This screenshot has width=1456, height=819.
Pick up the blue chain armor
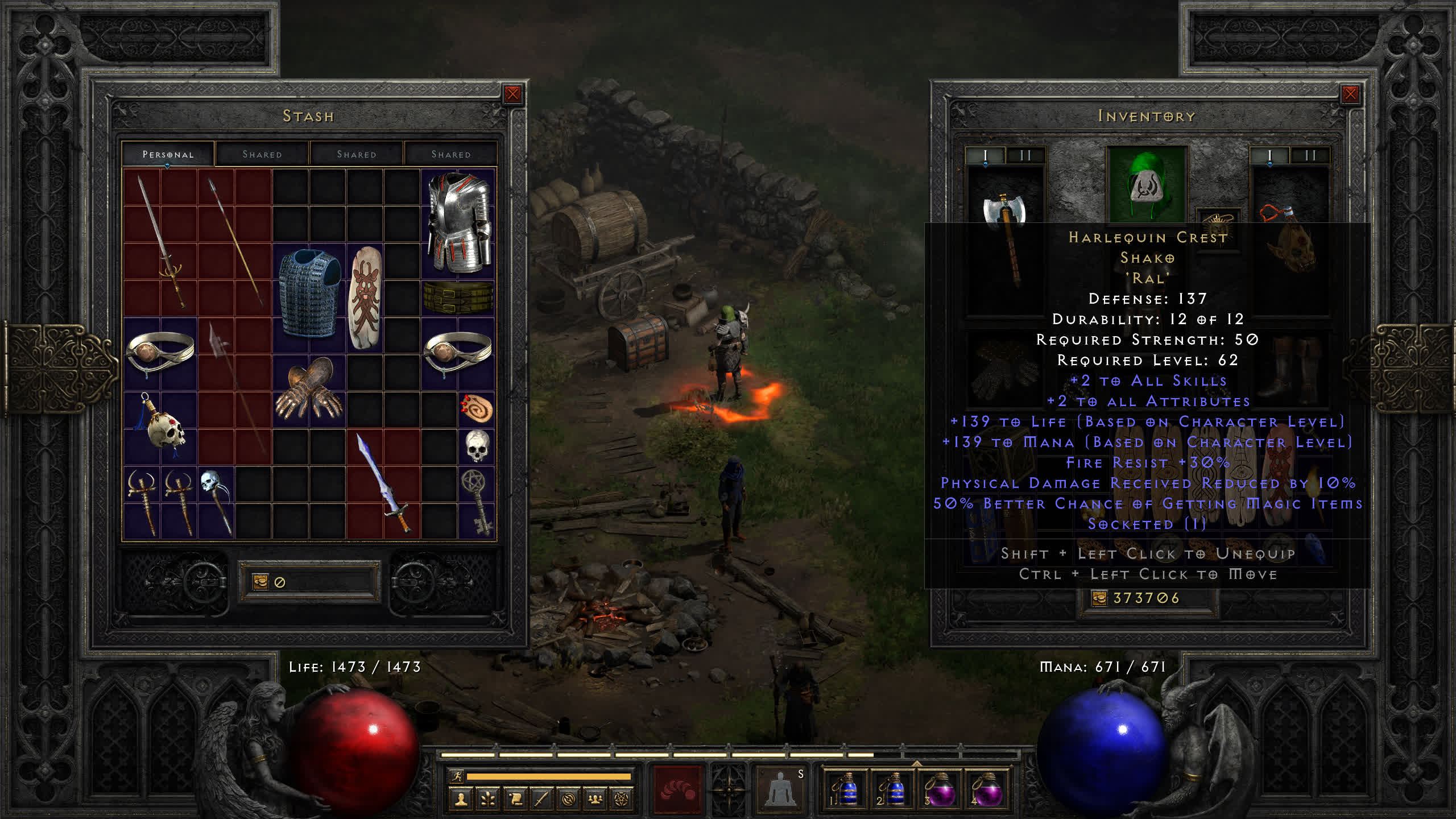coord(309,293)
